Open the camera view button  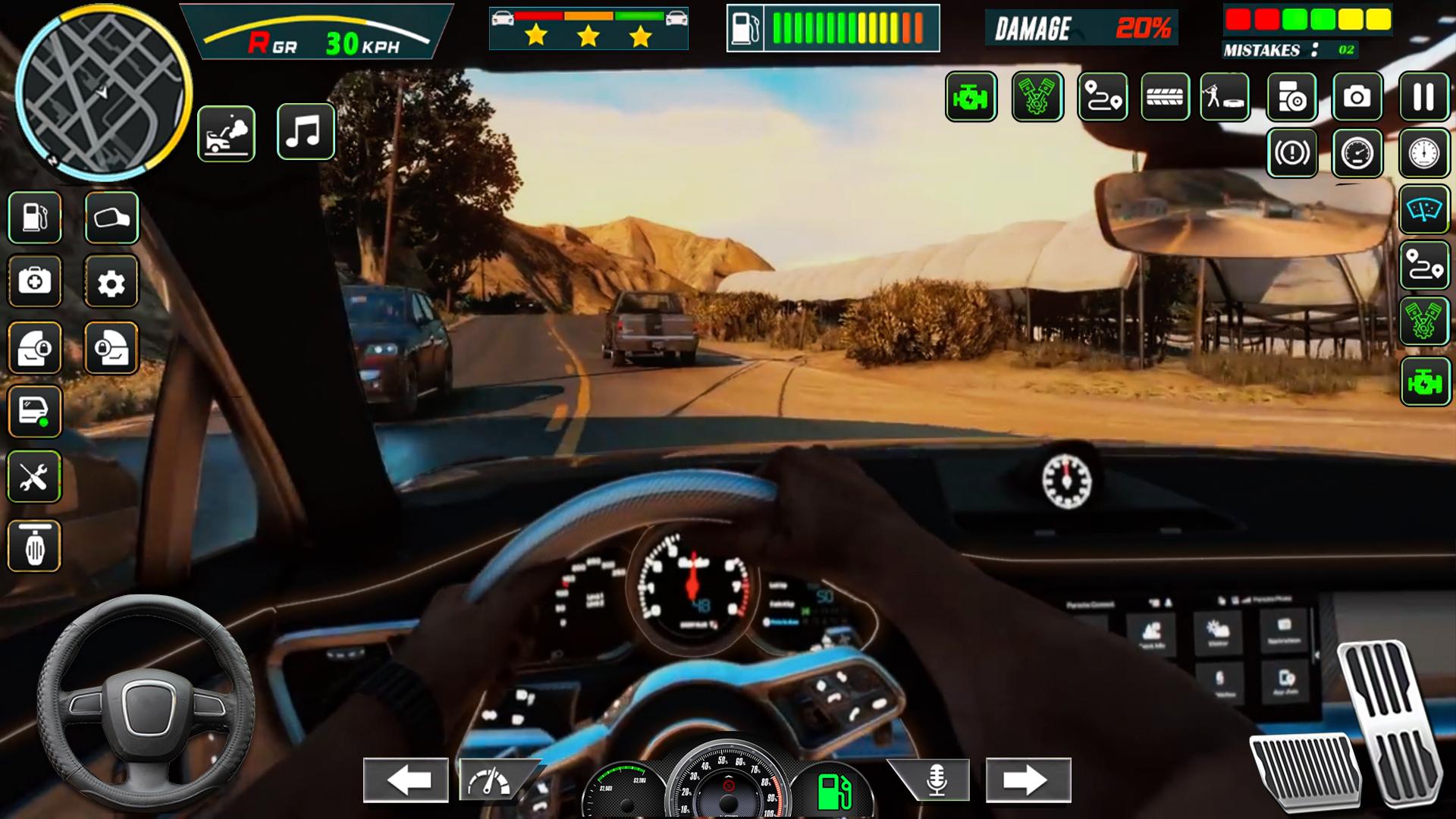coord(1357,97)
